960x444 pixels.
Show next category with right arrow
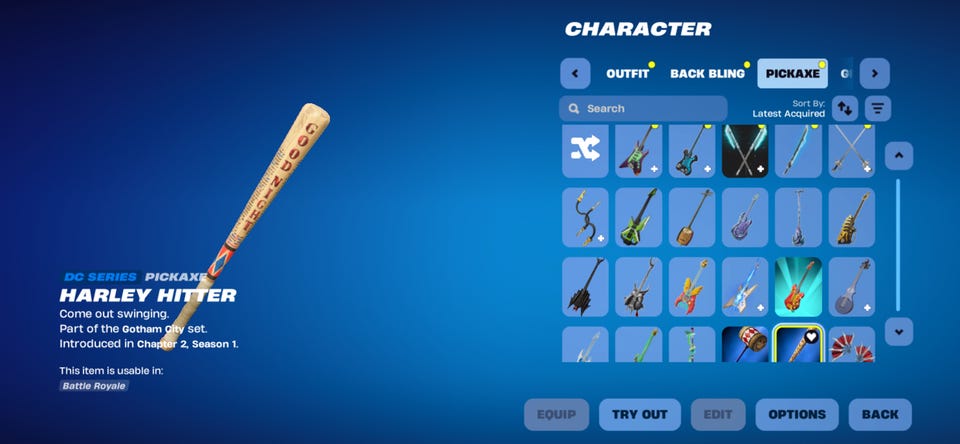point(875,73)
